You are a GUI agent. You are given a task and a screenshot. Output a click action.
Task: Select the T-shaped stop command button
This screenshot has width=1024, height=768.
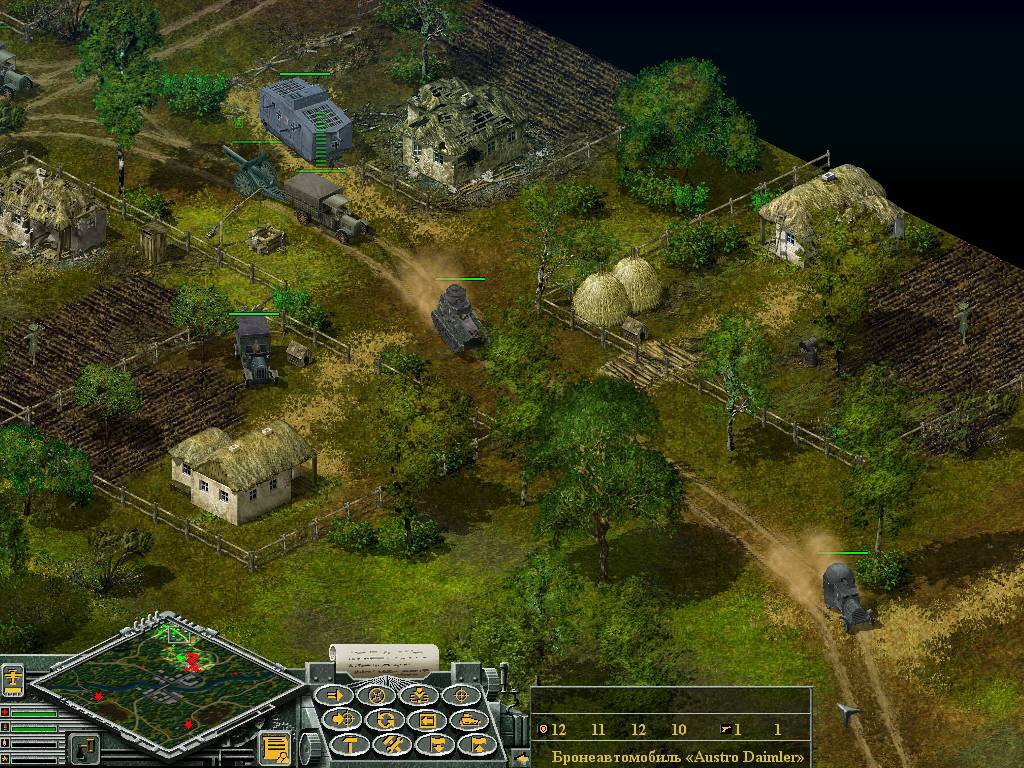pyautogui.click(x=350, y=743)
